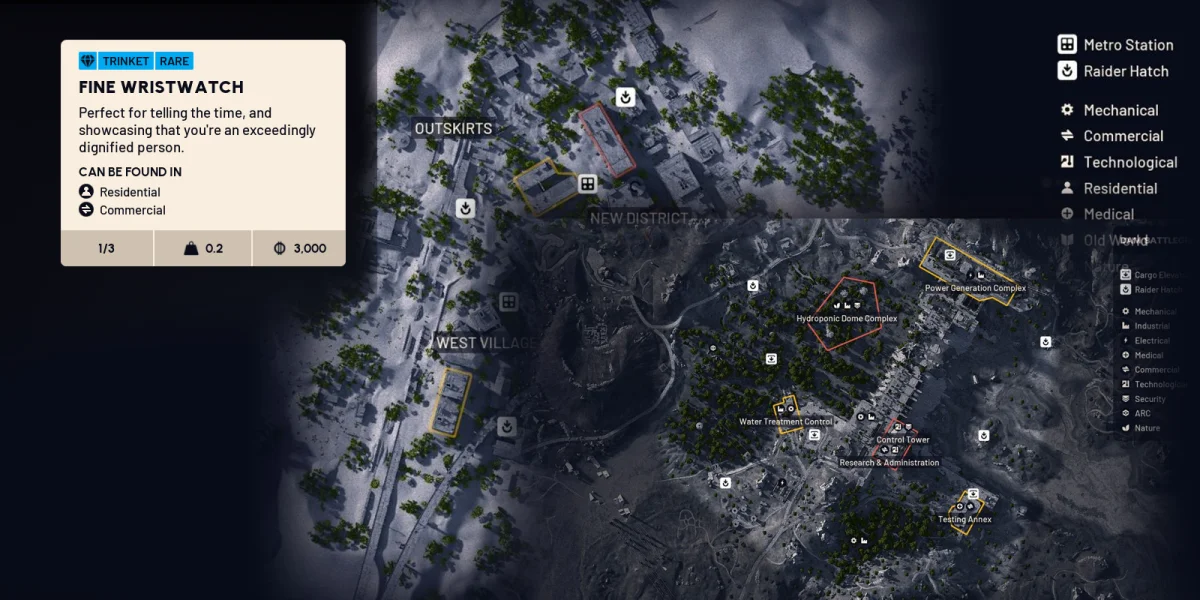Select the Metro Station marker above West Village
The image size is (1200, 600).
[509, 301]
